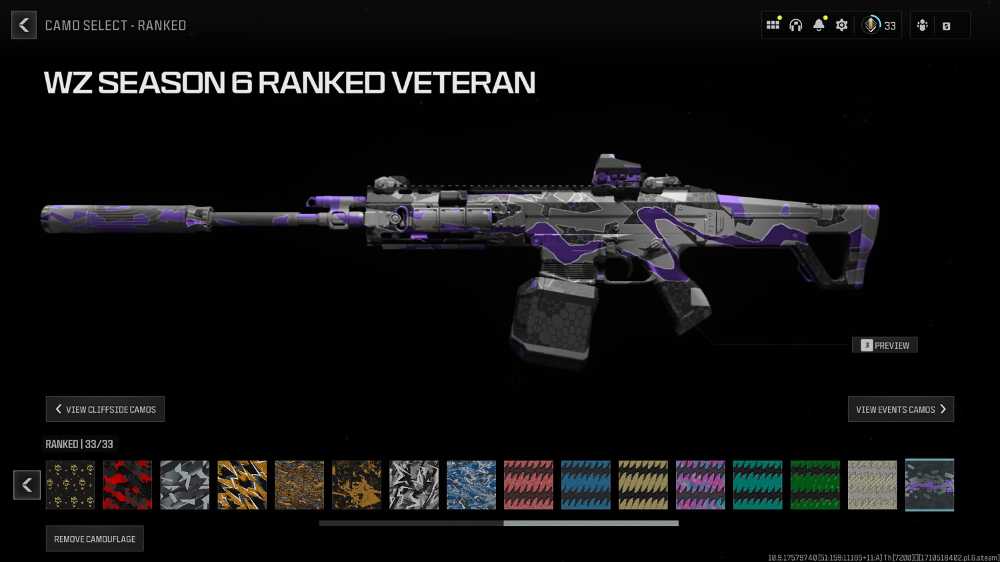Open the gear settings icon
Screen dimensions: 1000x562
842,25
